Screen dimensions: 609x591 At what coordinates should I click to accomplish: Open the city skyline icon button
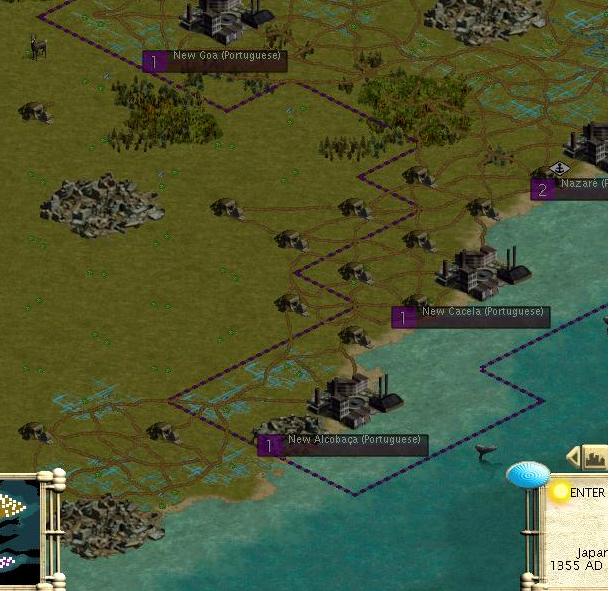596,457
